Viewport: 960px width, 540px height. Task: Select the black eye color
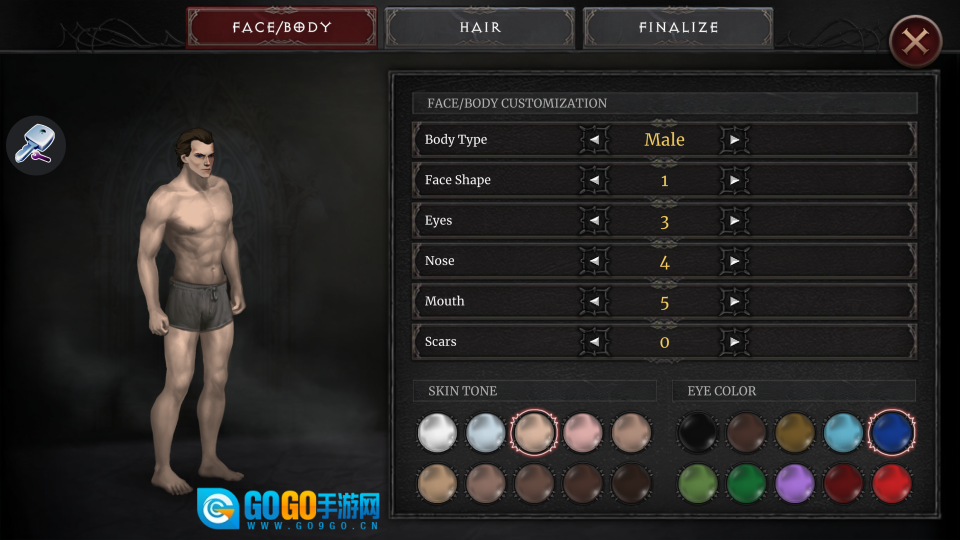click(x=698, y=433)
